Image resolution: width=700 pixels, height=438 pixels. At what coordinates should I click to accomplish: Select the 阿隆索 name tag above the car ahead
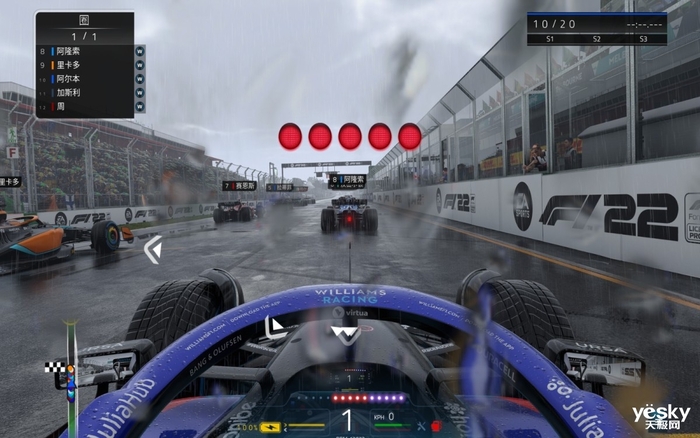(347, 179)
